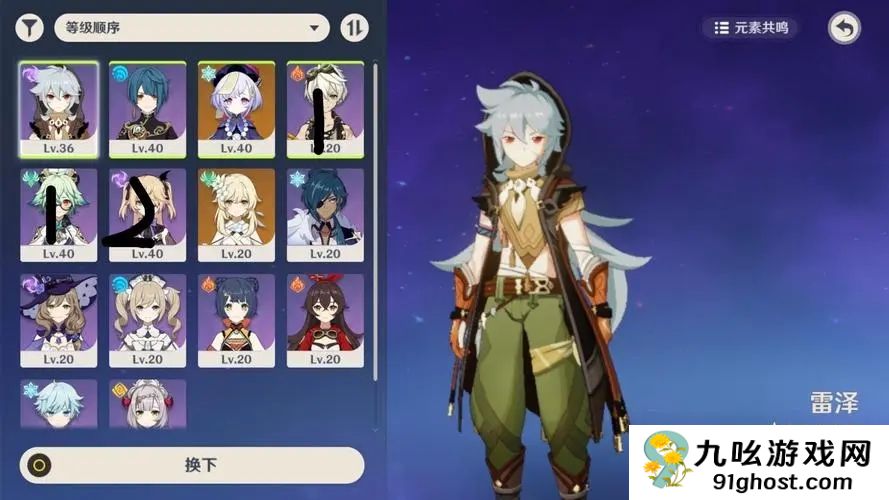This screenshot has width=889, height=500.
Task: Select Qiqi's character portrait
Action: tap(237, 108)
